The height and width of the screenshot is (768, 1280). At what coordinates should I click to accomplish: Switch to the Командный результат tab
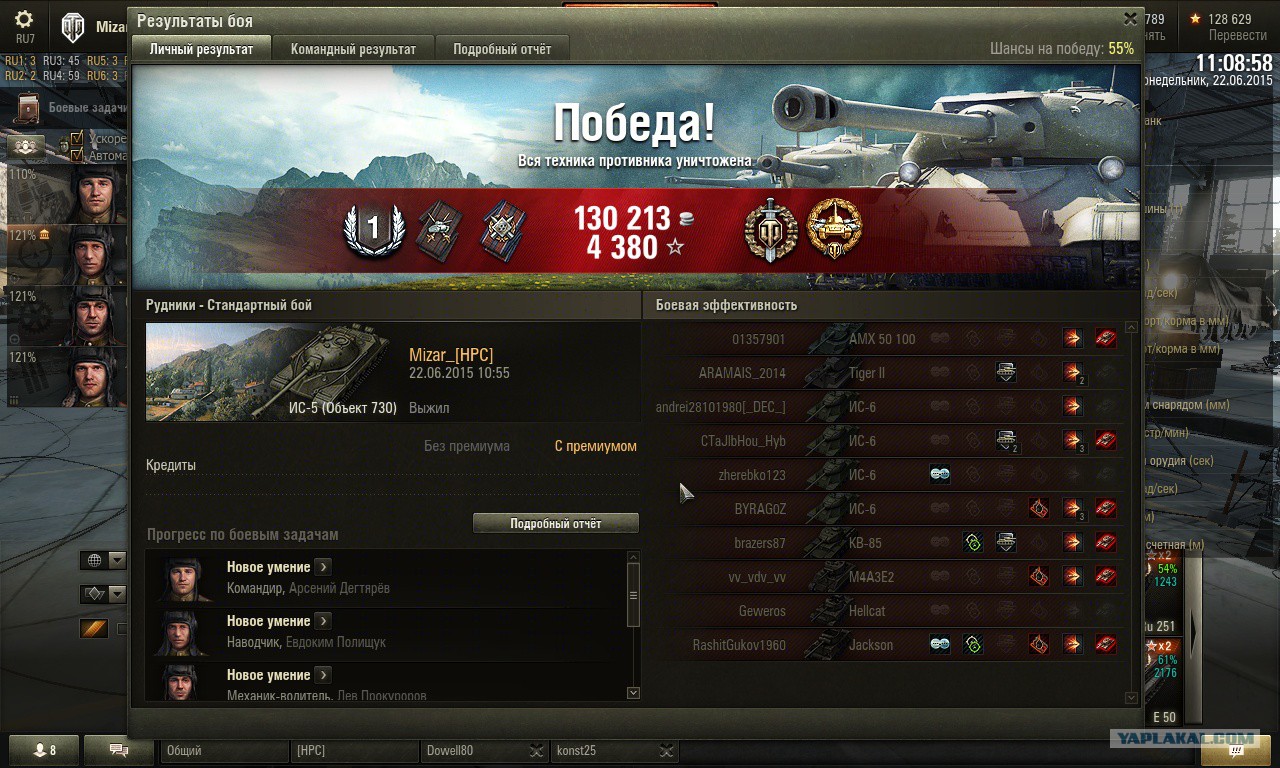point(353,49)
